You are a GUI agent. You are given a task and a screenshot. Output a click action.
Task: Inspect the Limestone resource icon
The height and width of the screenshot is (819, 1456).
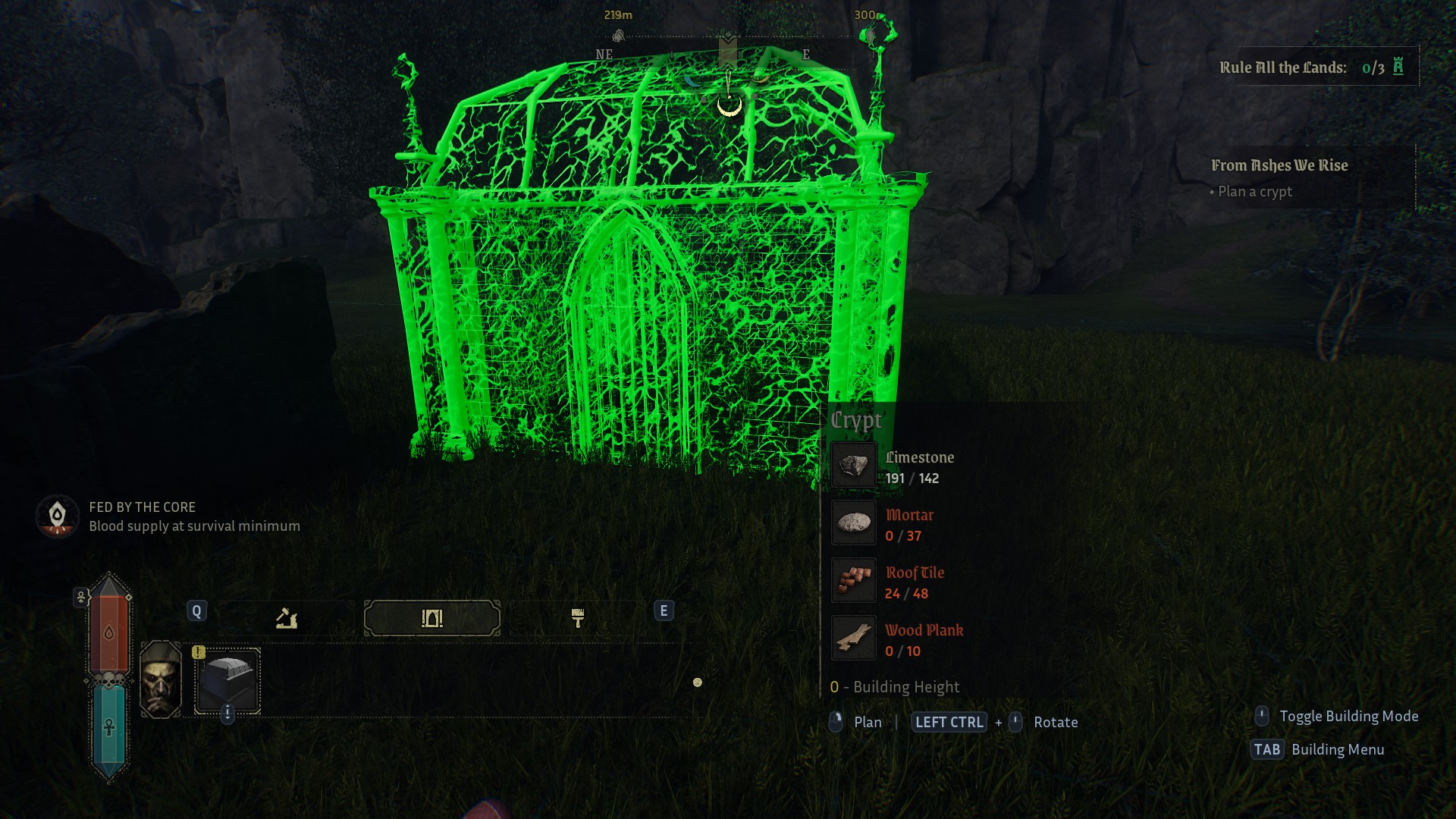point(854,466)
